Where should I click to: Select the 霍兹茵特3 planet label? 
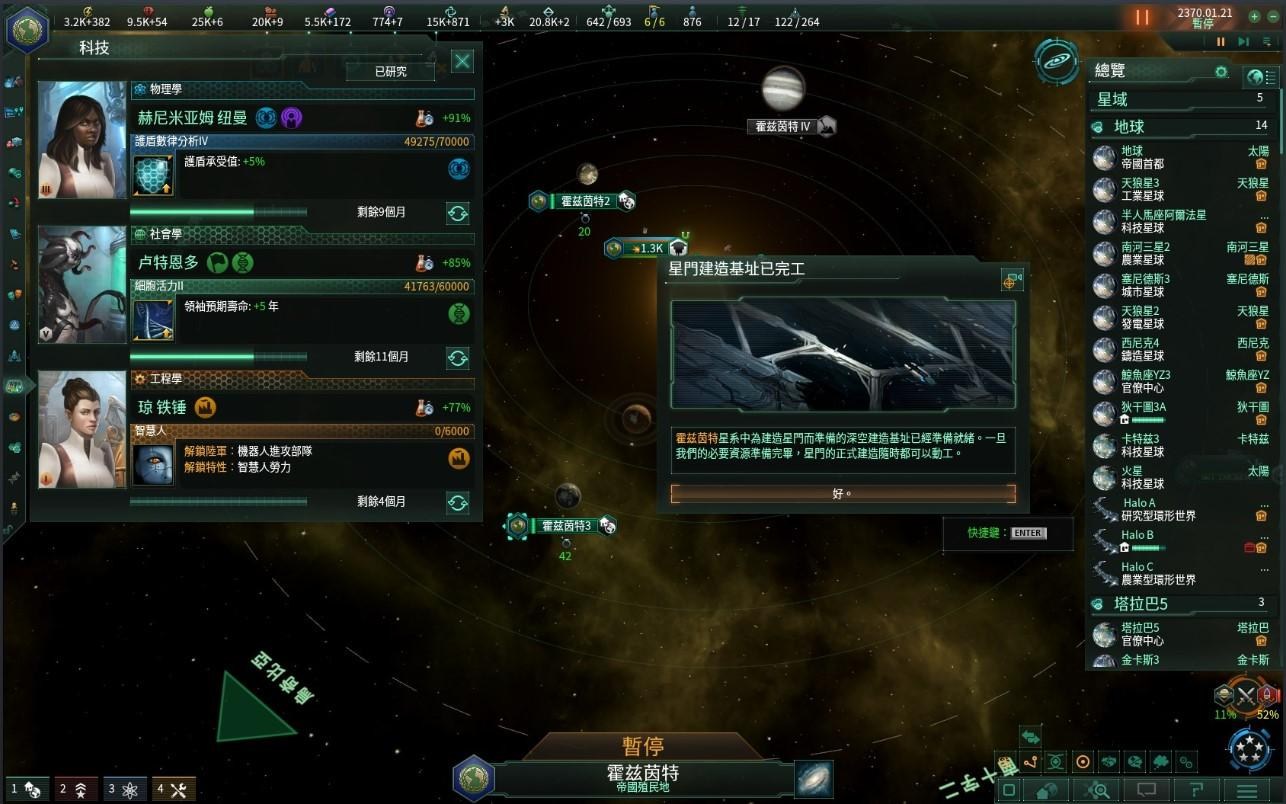click(566, 526)
